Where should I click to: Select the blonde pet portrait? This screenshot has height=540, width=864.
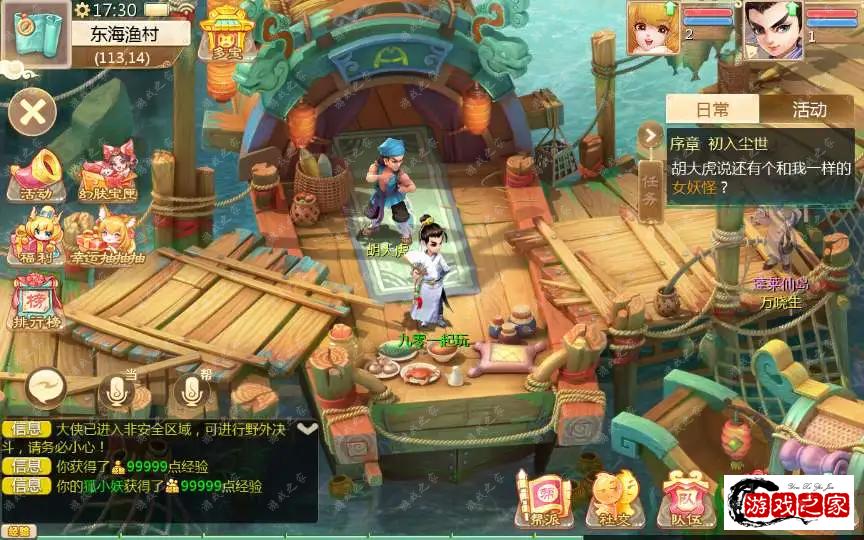(652, 27)
